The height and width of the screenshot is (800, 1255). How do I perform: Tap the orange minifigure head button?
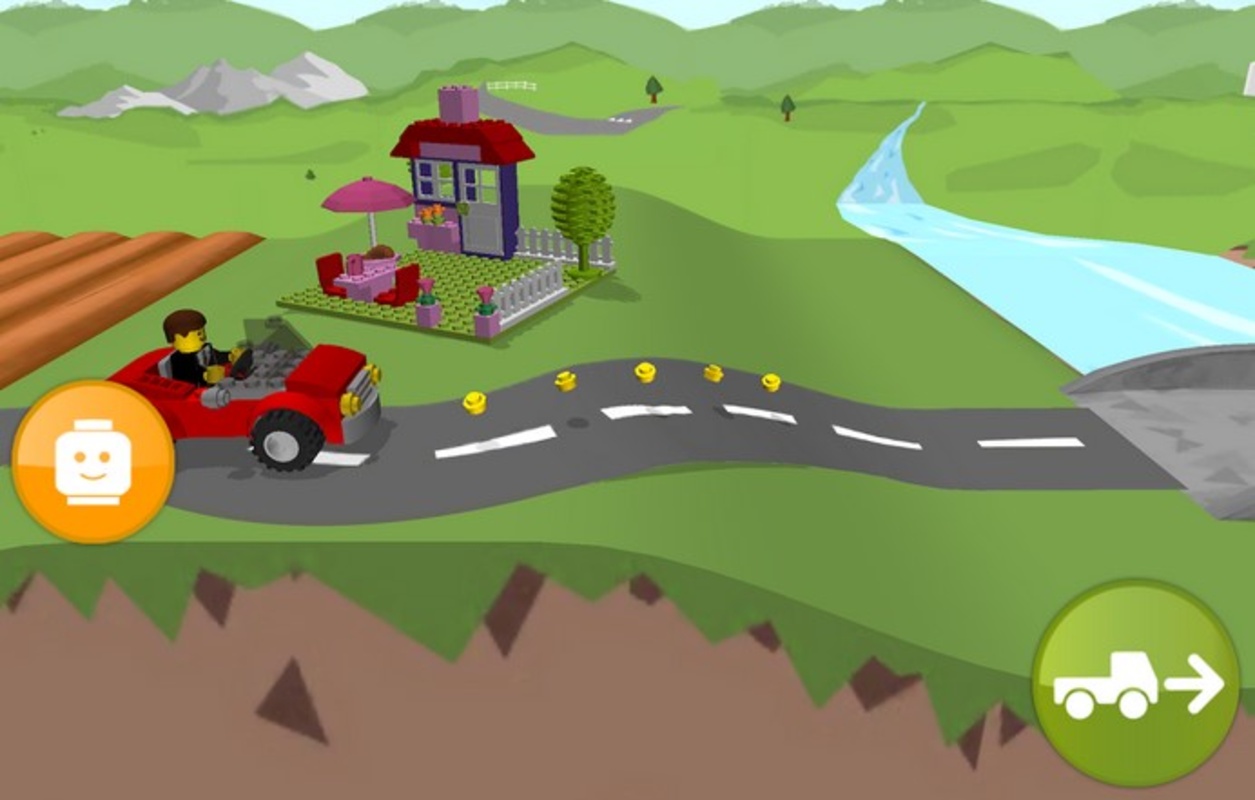(93, 461)
